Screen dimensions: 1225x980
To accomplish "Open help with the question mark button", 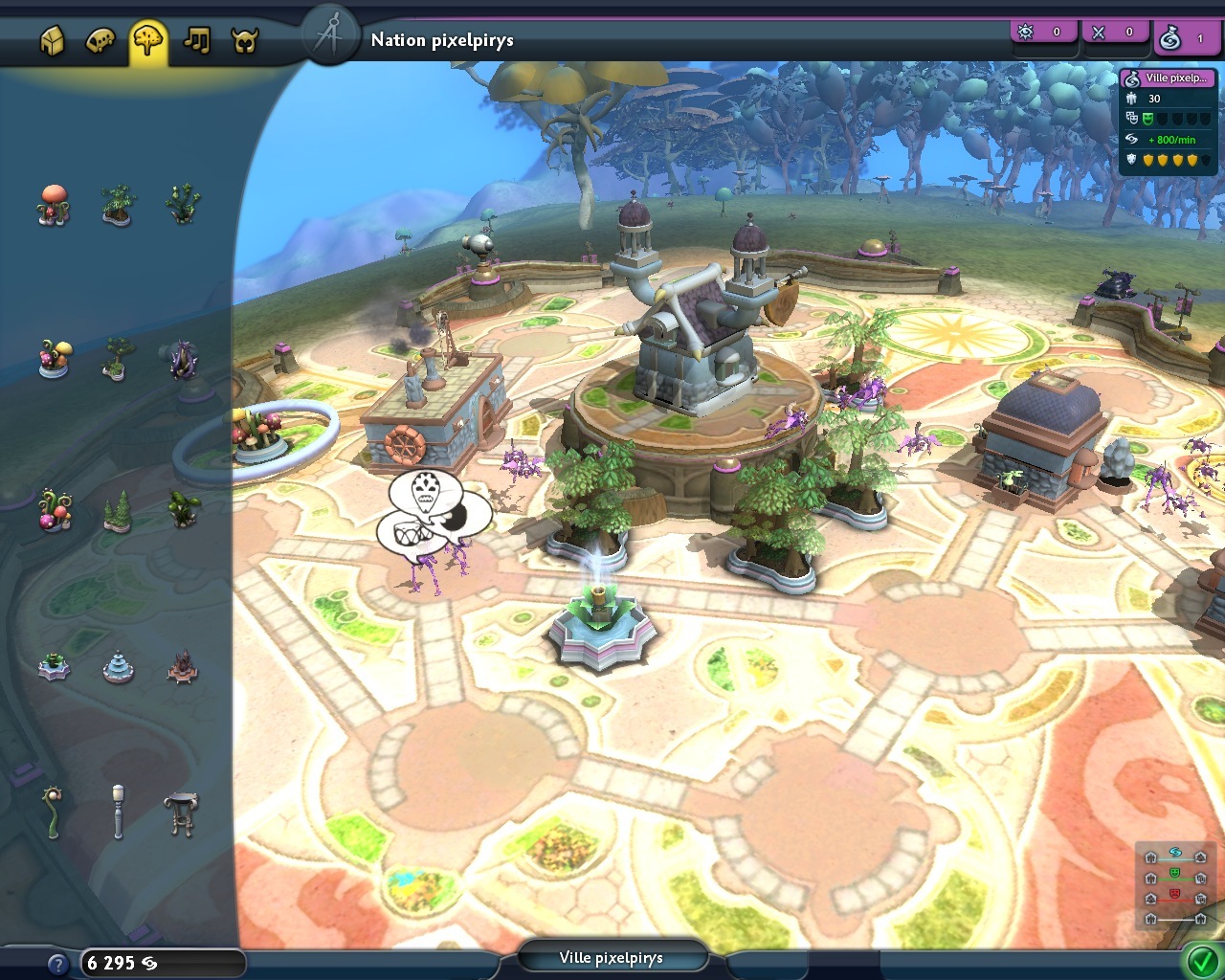I will [x=57, y=964].
